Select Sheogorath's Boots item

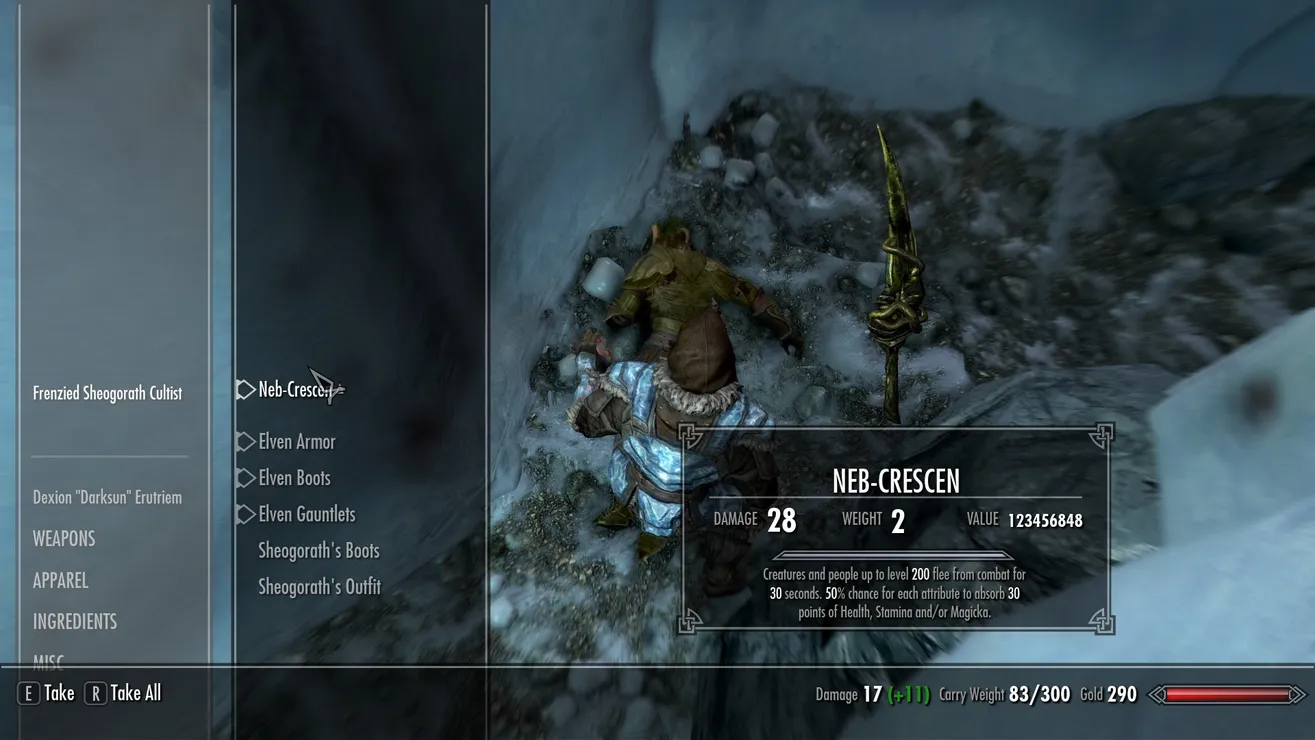tap(318, 550)
